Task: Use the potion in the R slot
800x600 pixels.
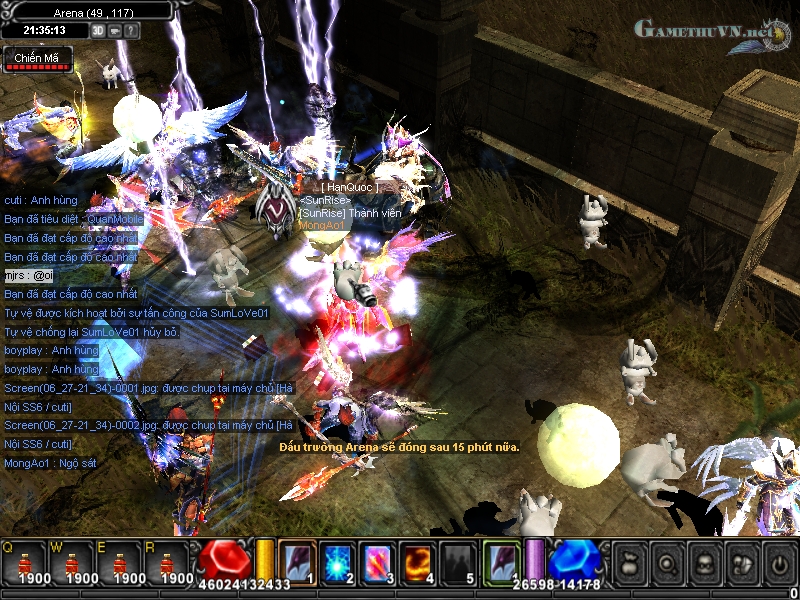Action: pos(168,564)
